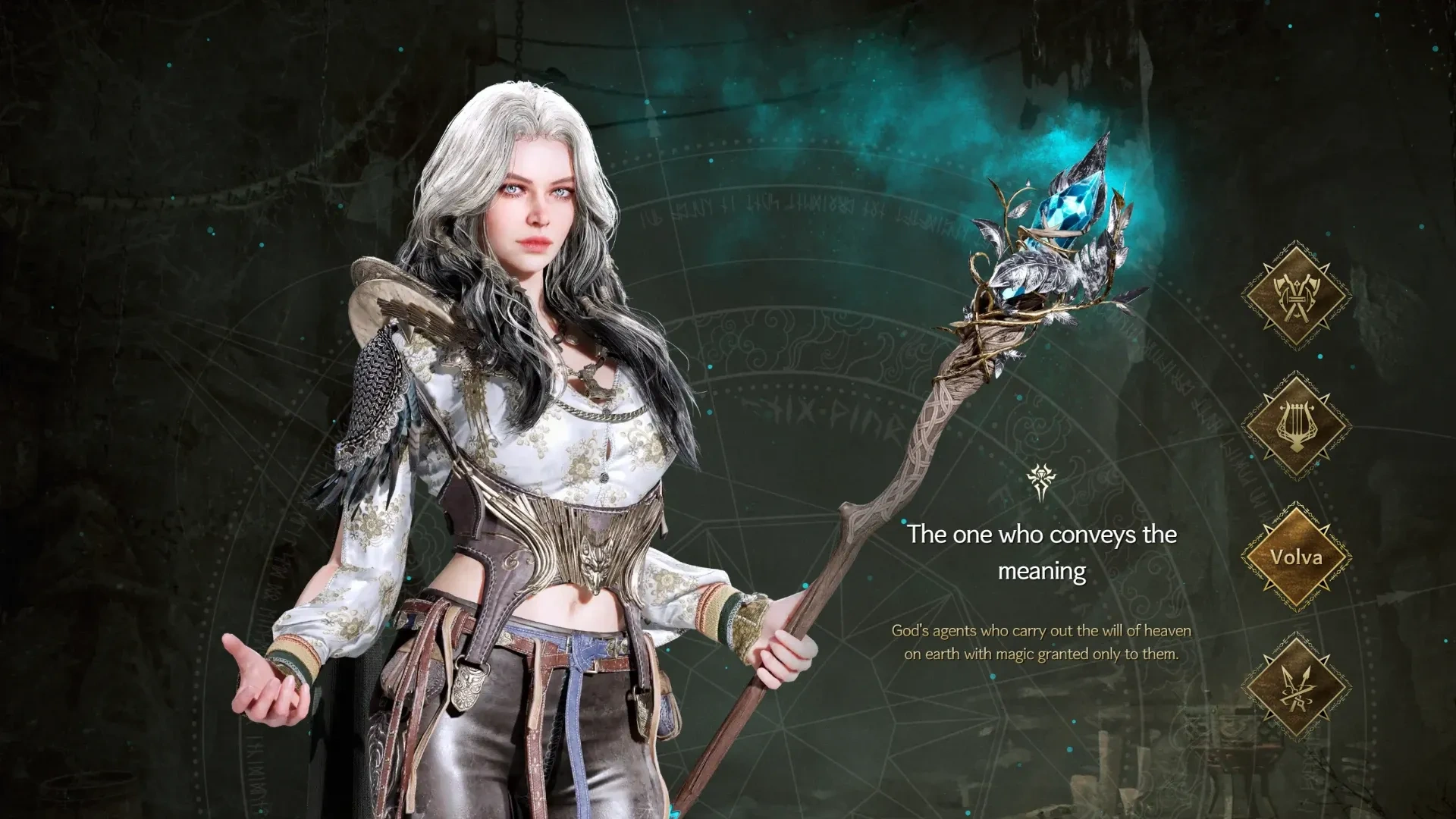Select the crossed axes warrior class
The image size is (1456, 819).
1296,296
